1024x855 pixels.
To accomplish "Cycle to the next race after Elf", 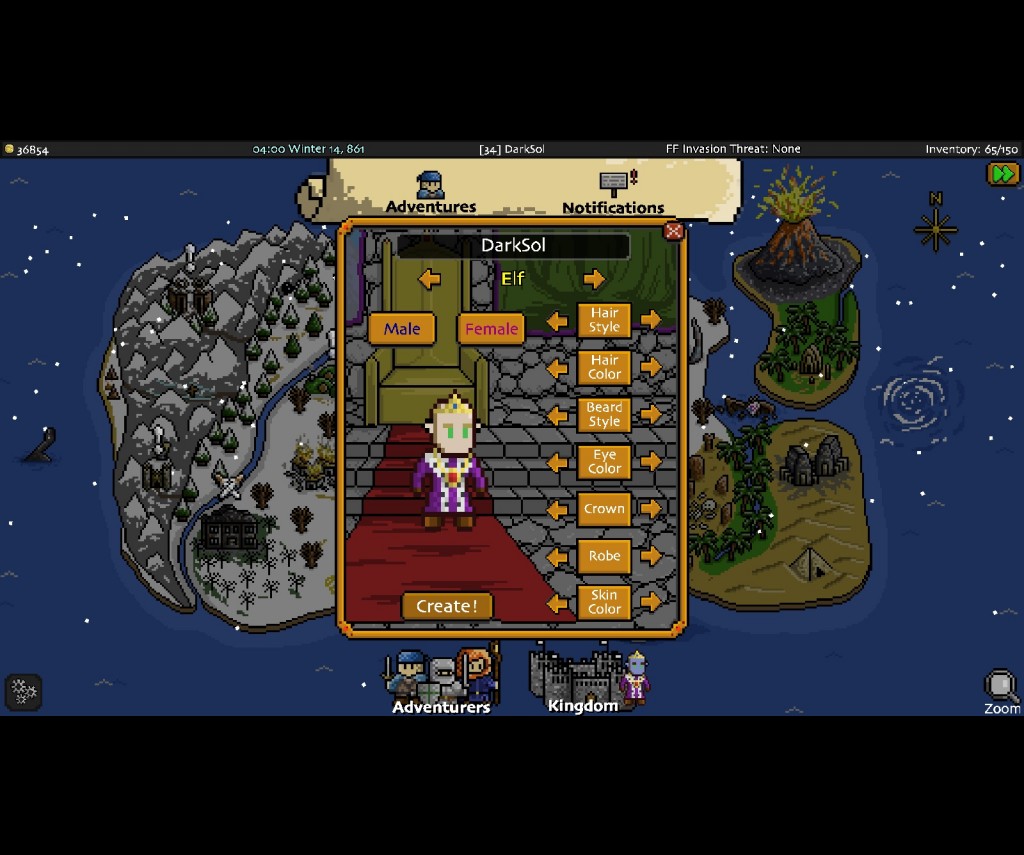I will coord(594,279).
